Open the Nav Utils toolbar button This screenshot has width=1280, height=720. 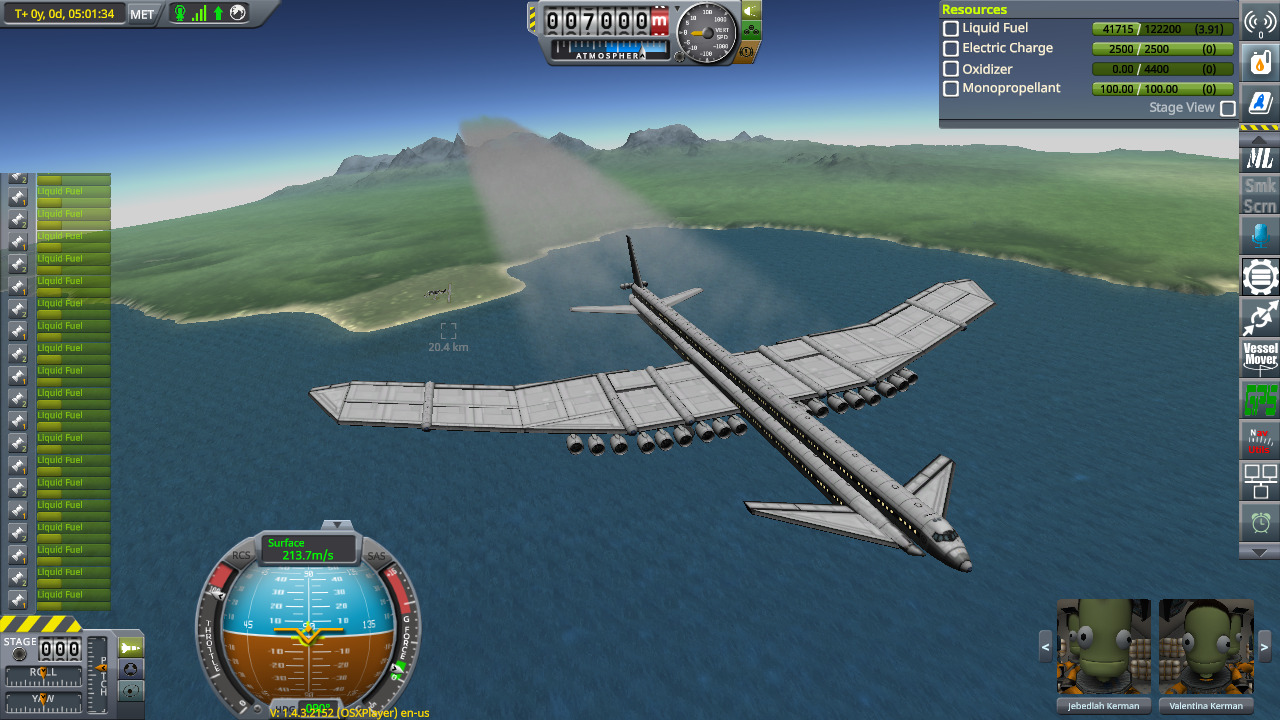click(x=1260, y=440)
